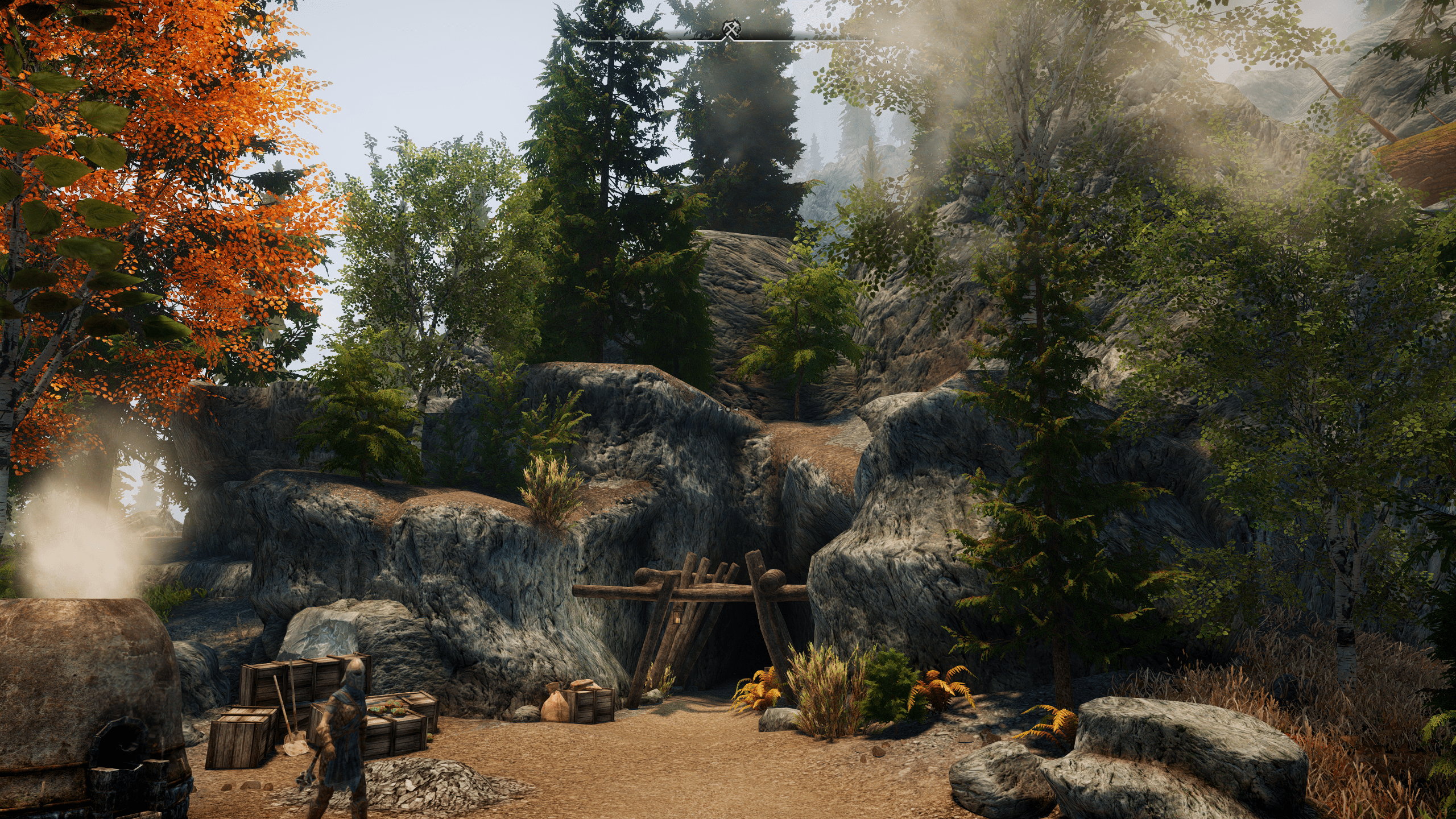The image size is (1456, 819).
Task: Click the mine marker on the compass
Action: [x=730, y=30]
